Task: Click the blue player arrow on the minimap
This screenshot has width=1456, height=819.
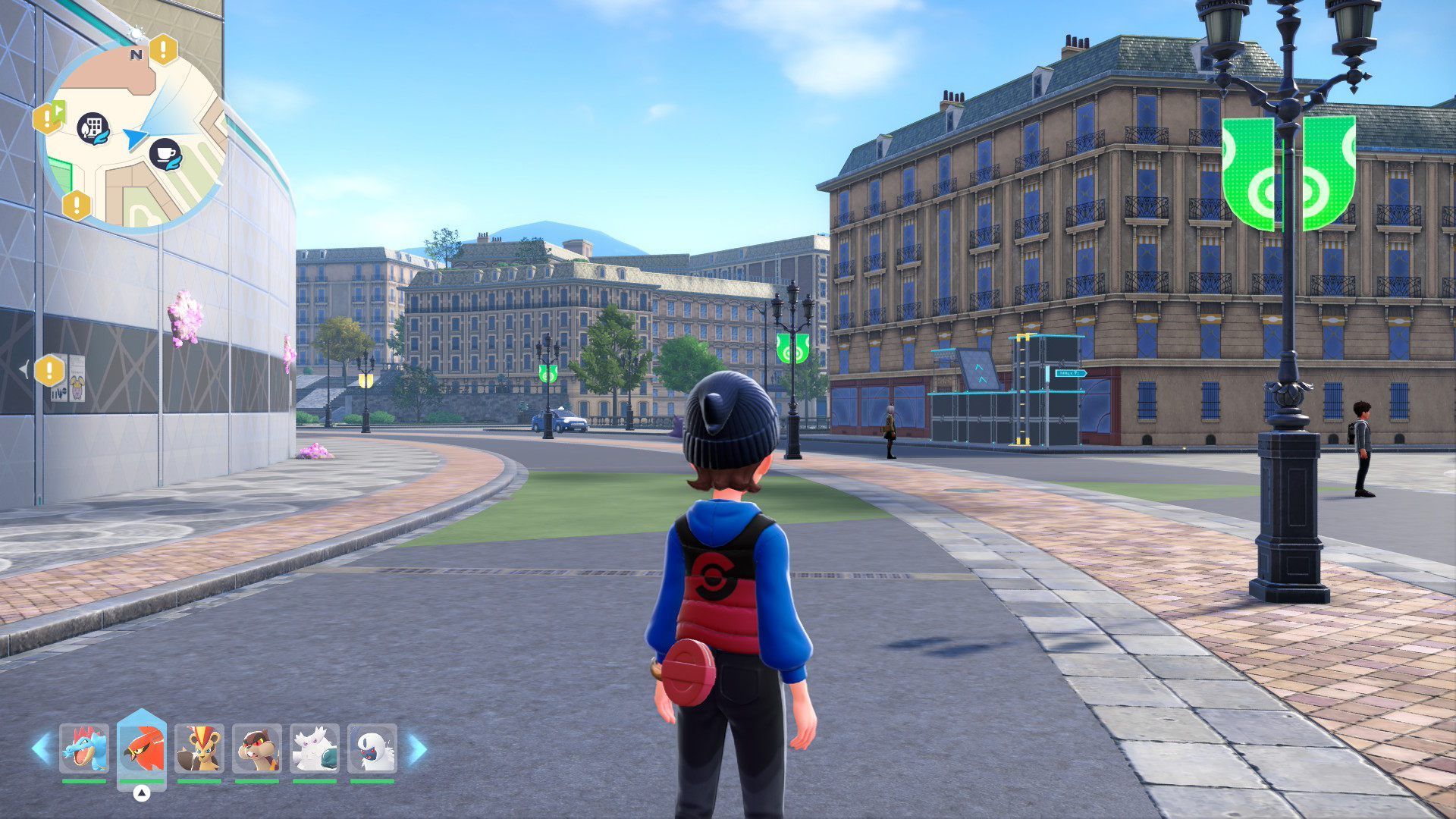Action: point(135,138)
